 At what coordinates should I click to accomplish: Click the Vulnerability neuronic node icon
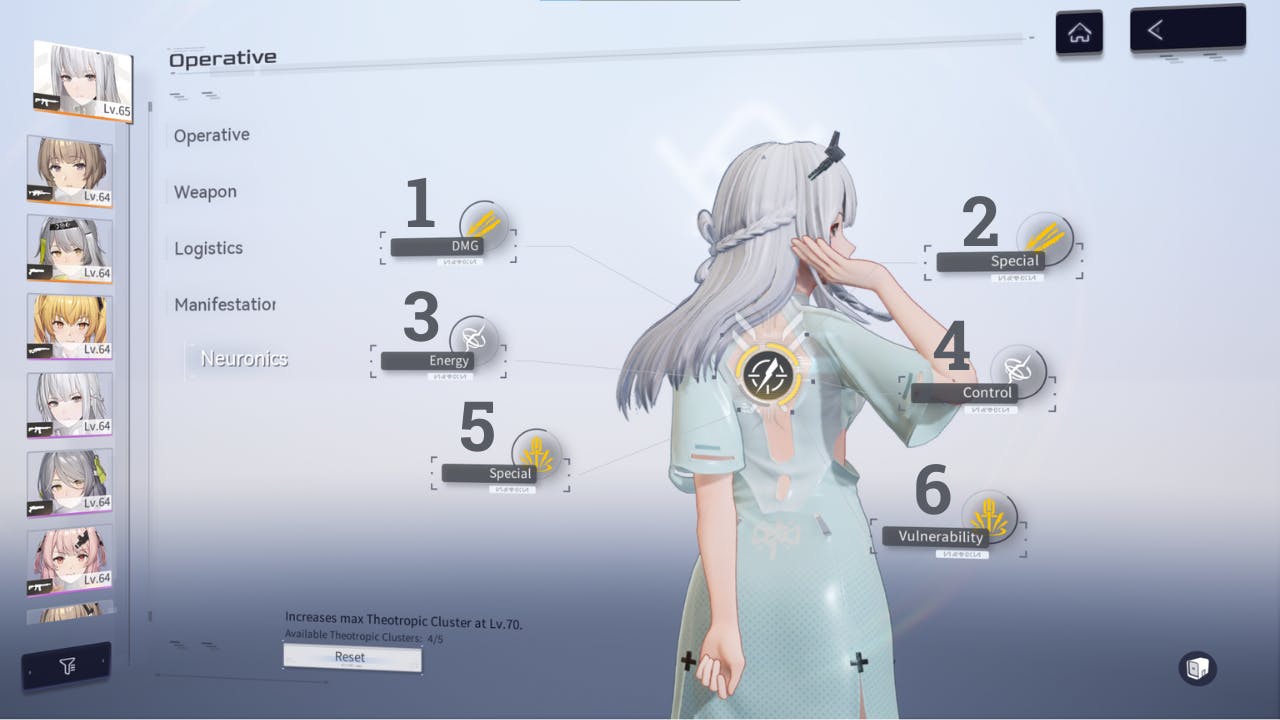tap(989, 517)
